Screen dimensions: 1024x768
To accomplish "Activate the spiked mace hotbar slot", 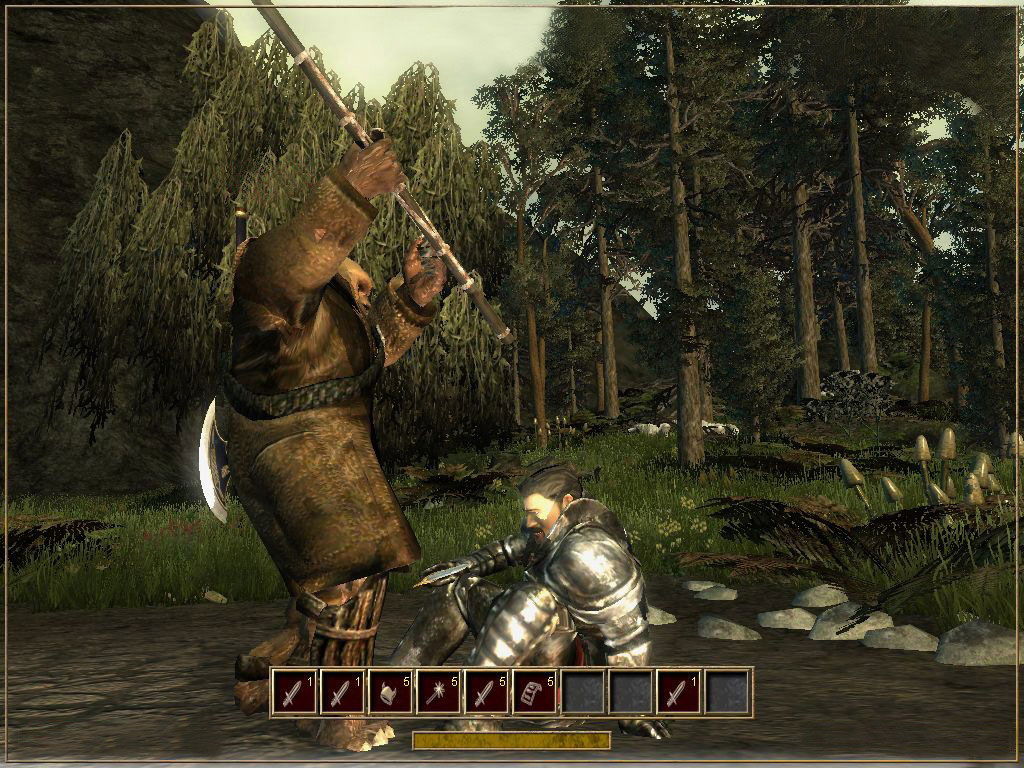I will (439, 692).
